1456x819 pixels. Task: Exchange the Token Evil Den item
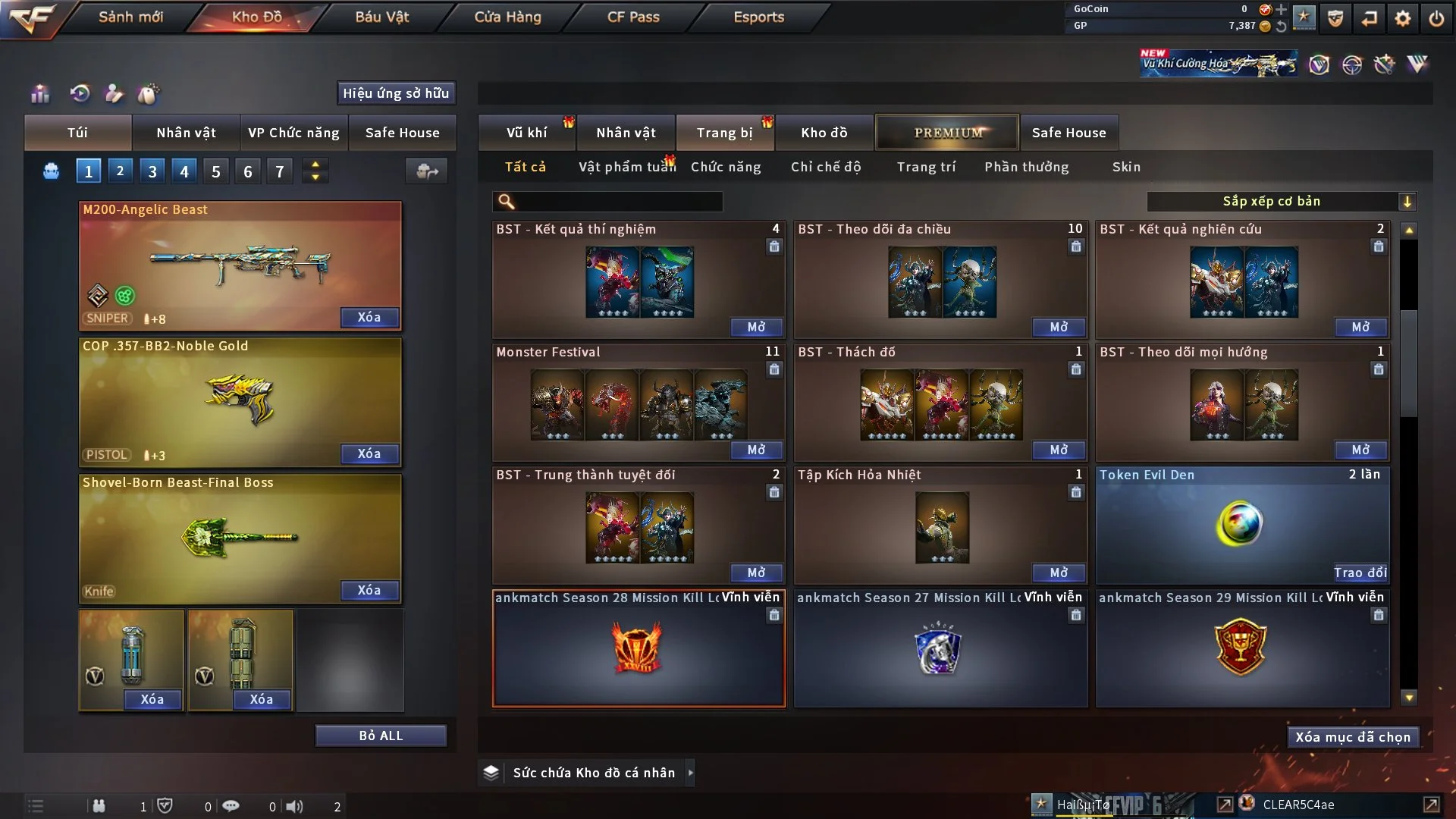tap(1360, 573)
